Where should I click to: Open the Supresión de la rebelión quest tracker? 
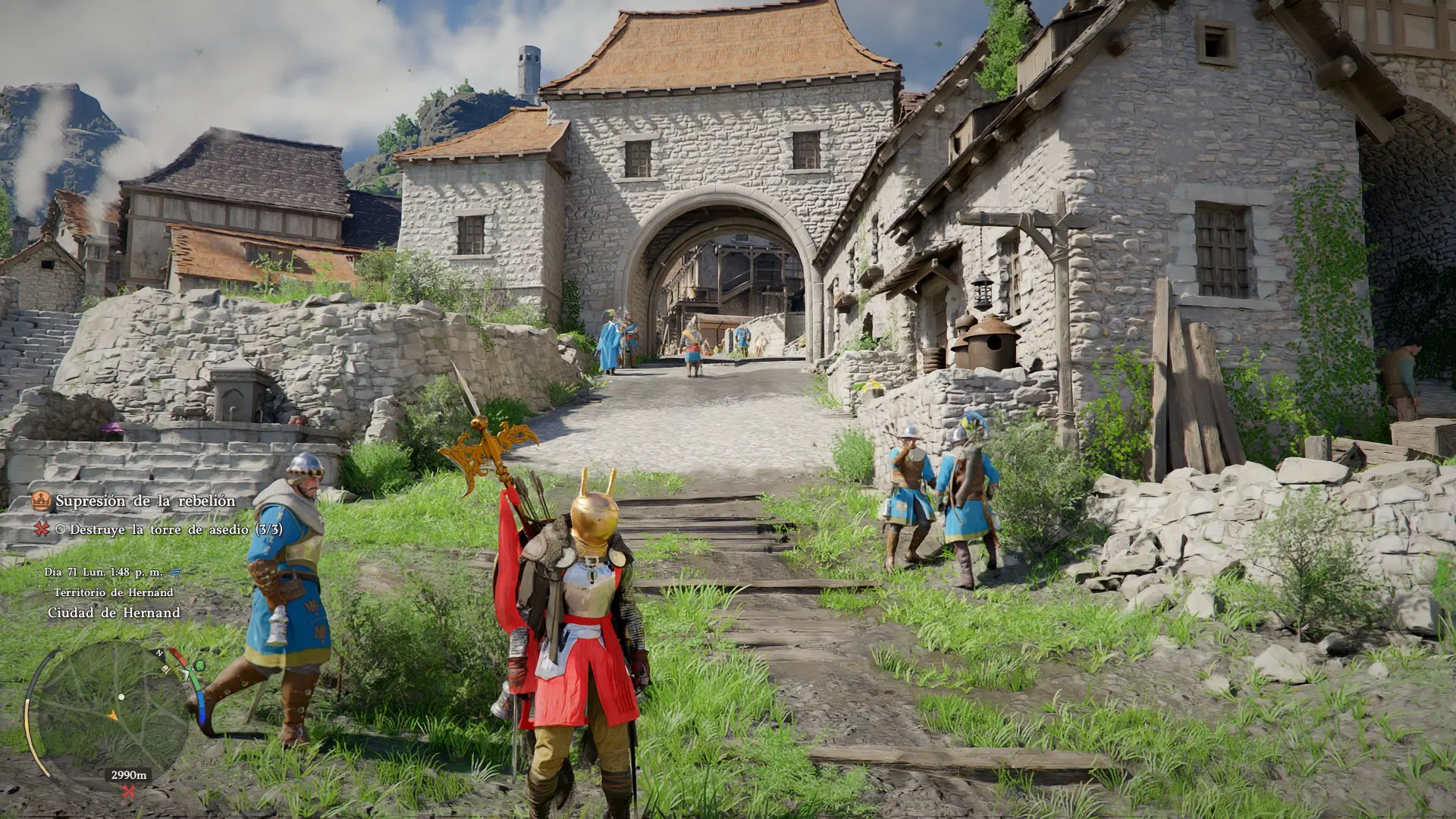(x=145, y=501)
